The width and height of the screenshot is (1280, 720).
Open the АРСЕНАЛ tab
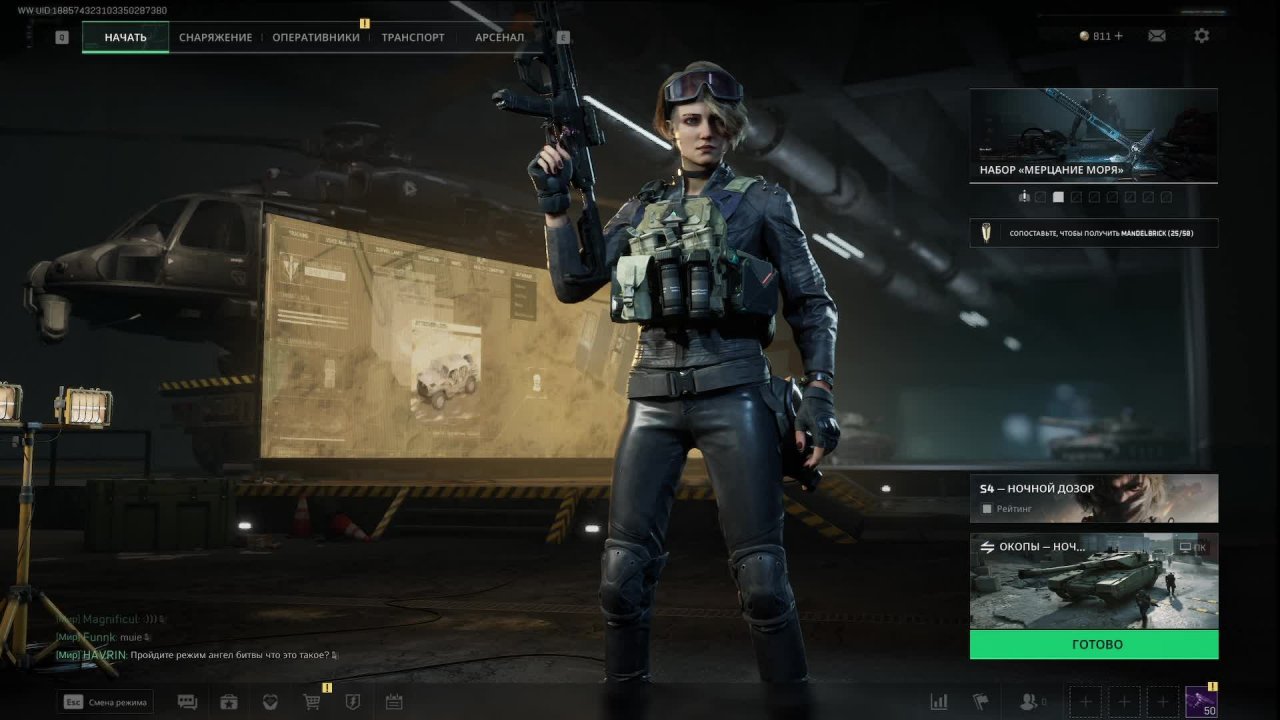[x=499, y=38]
